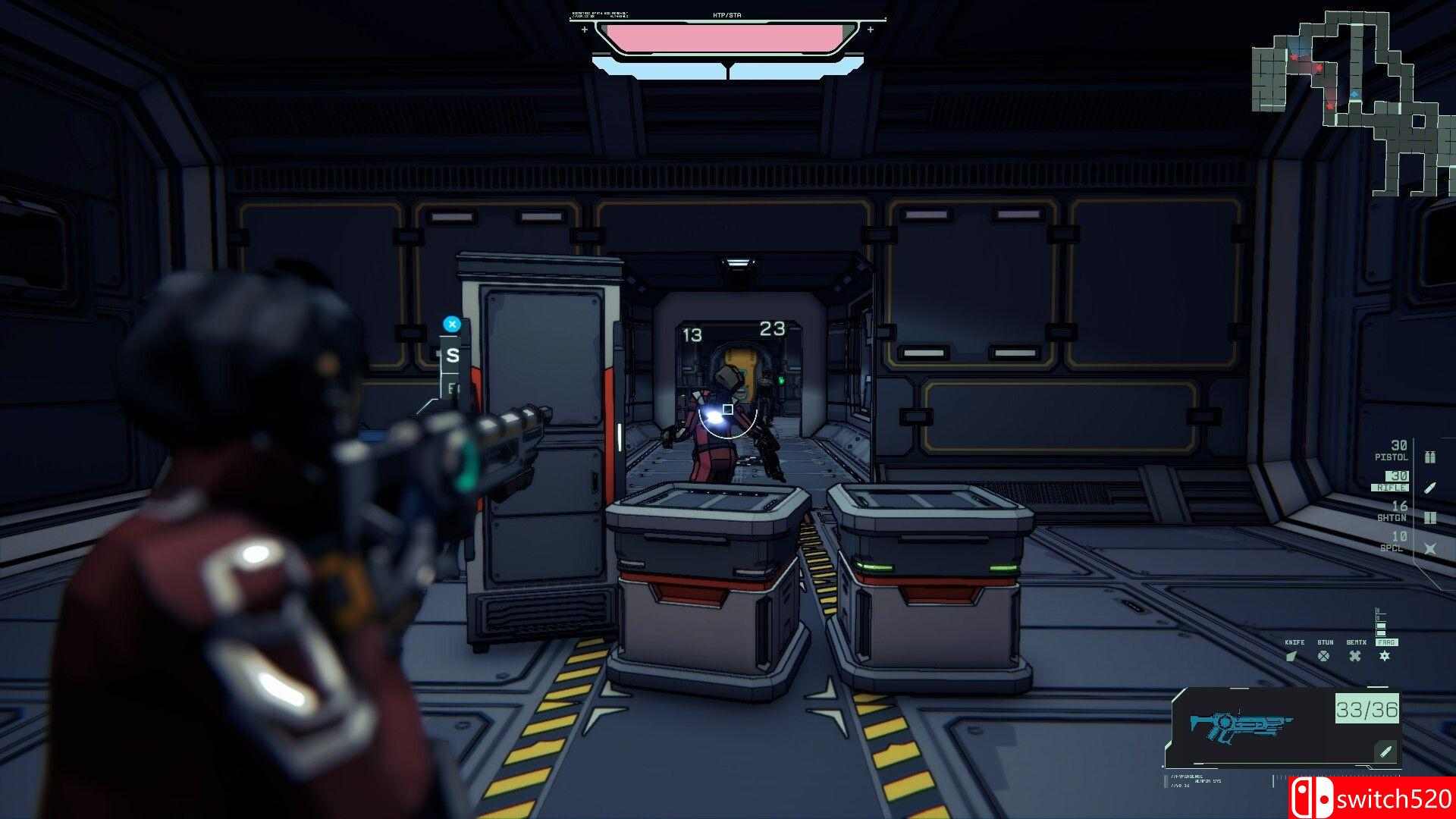This screenshot has height=819, width=1456.
Task: Click the bullet icon in the weapon panel
Action: click(x=1384, y=751)
